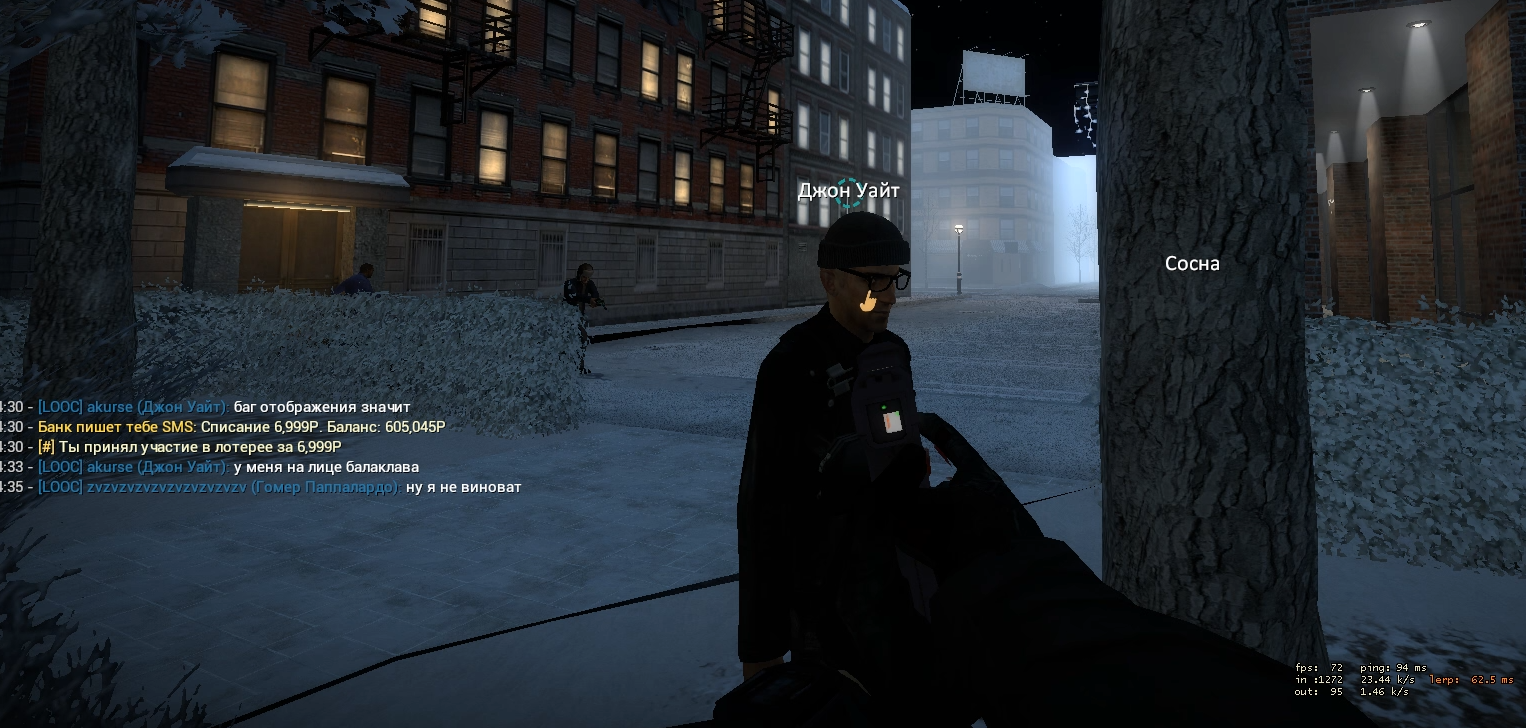This screenshot has width=1526, height=728.
Task: Click the lottery participation chat line
Action: pyautogui.click(x=175, y=446)
